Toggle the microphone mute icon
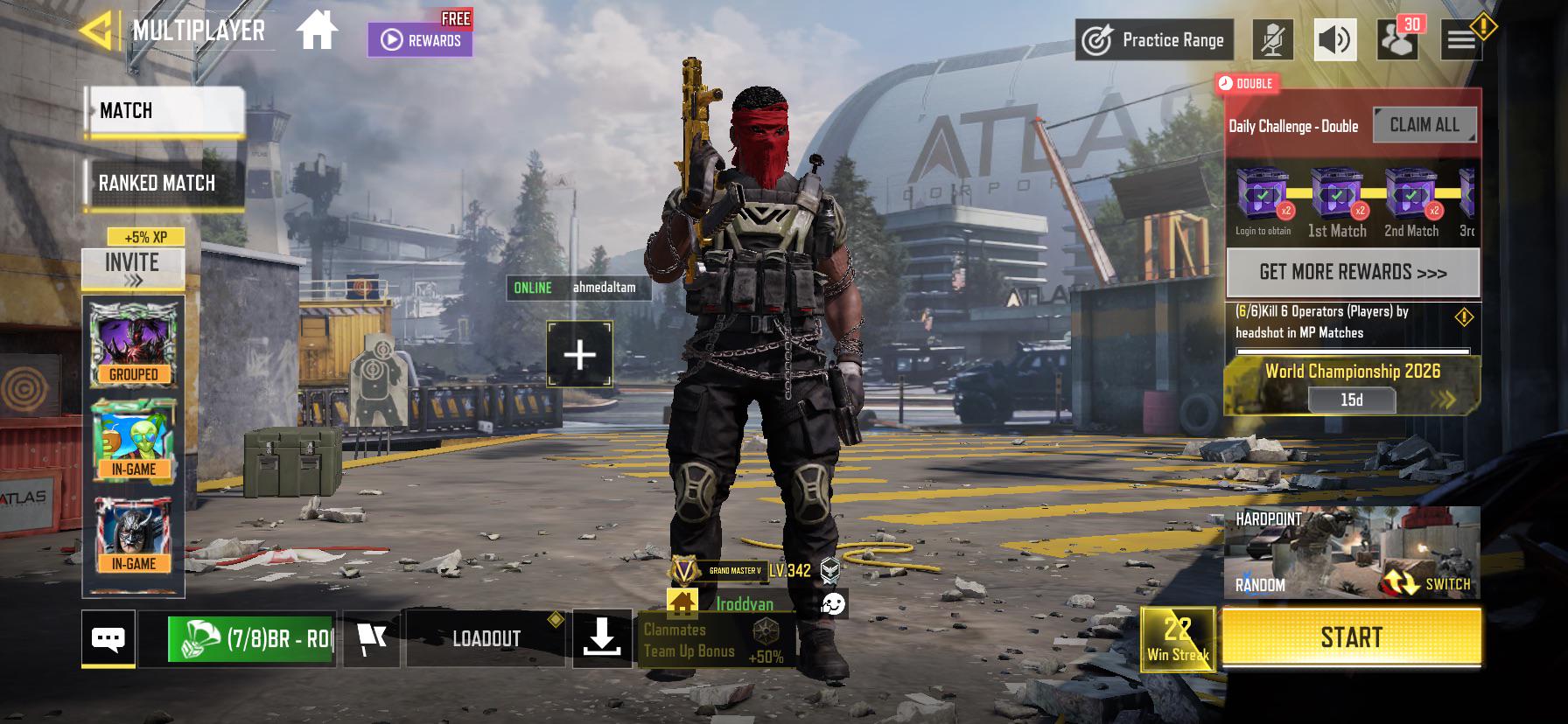The height and width of the screenshot is (724, 1568). (1272, 40)
